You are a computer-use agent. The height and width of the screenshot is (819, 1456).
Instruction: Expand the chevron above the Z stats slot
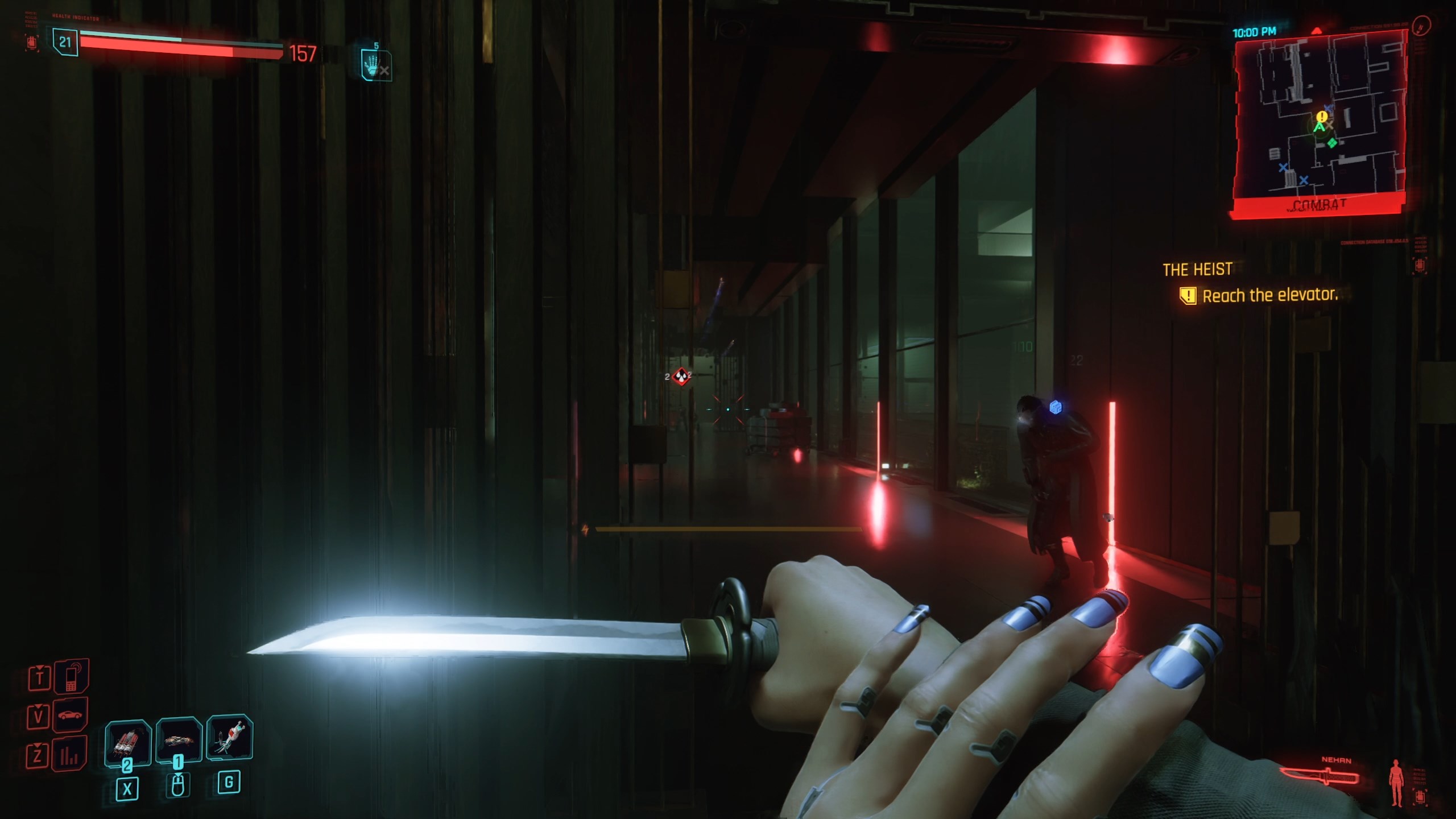[x=38, y=742]
